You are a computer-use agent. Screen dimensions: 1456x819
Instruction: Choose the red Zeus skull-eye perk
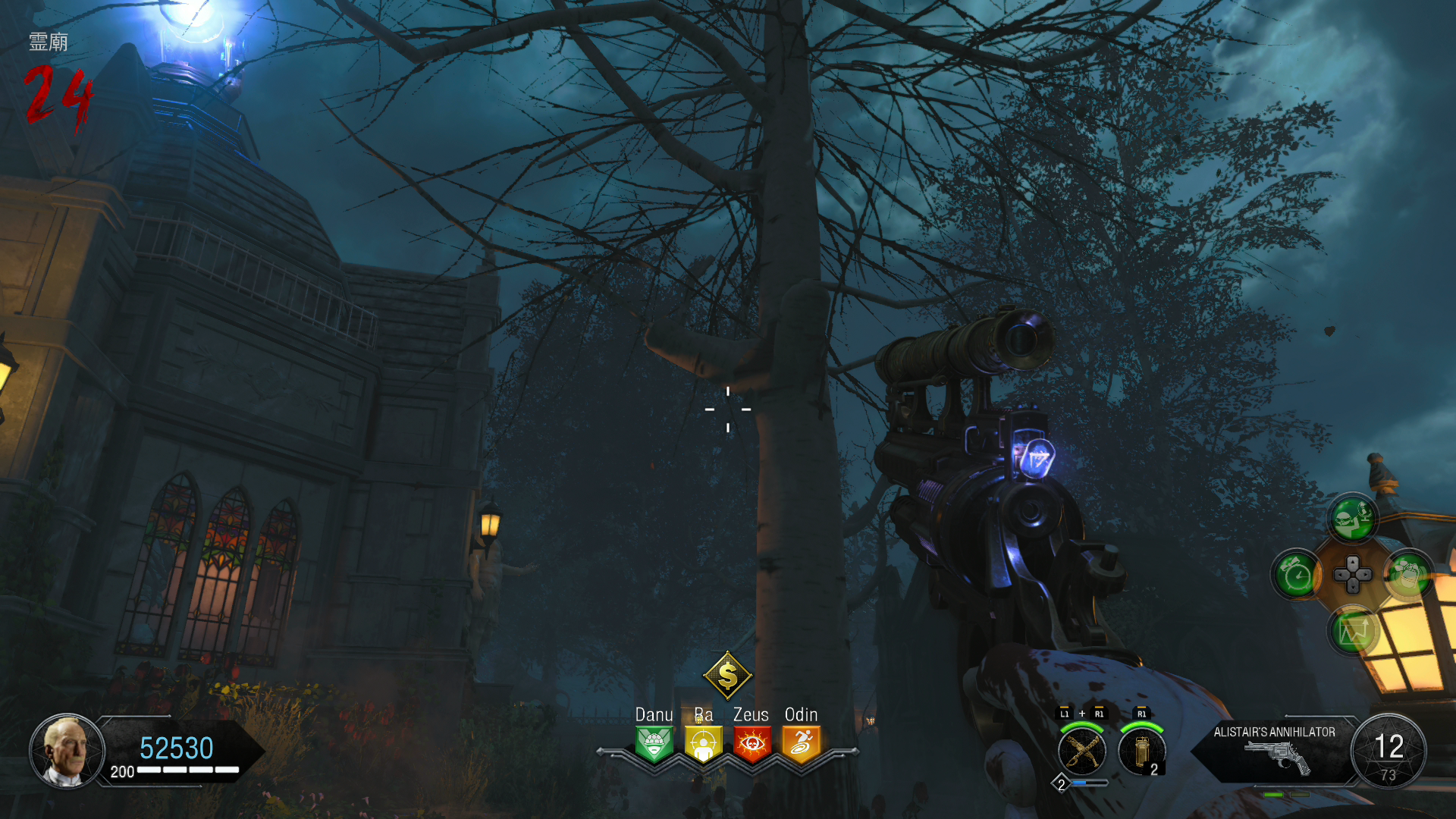click(x=752, y=743)
